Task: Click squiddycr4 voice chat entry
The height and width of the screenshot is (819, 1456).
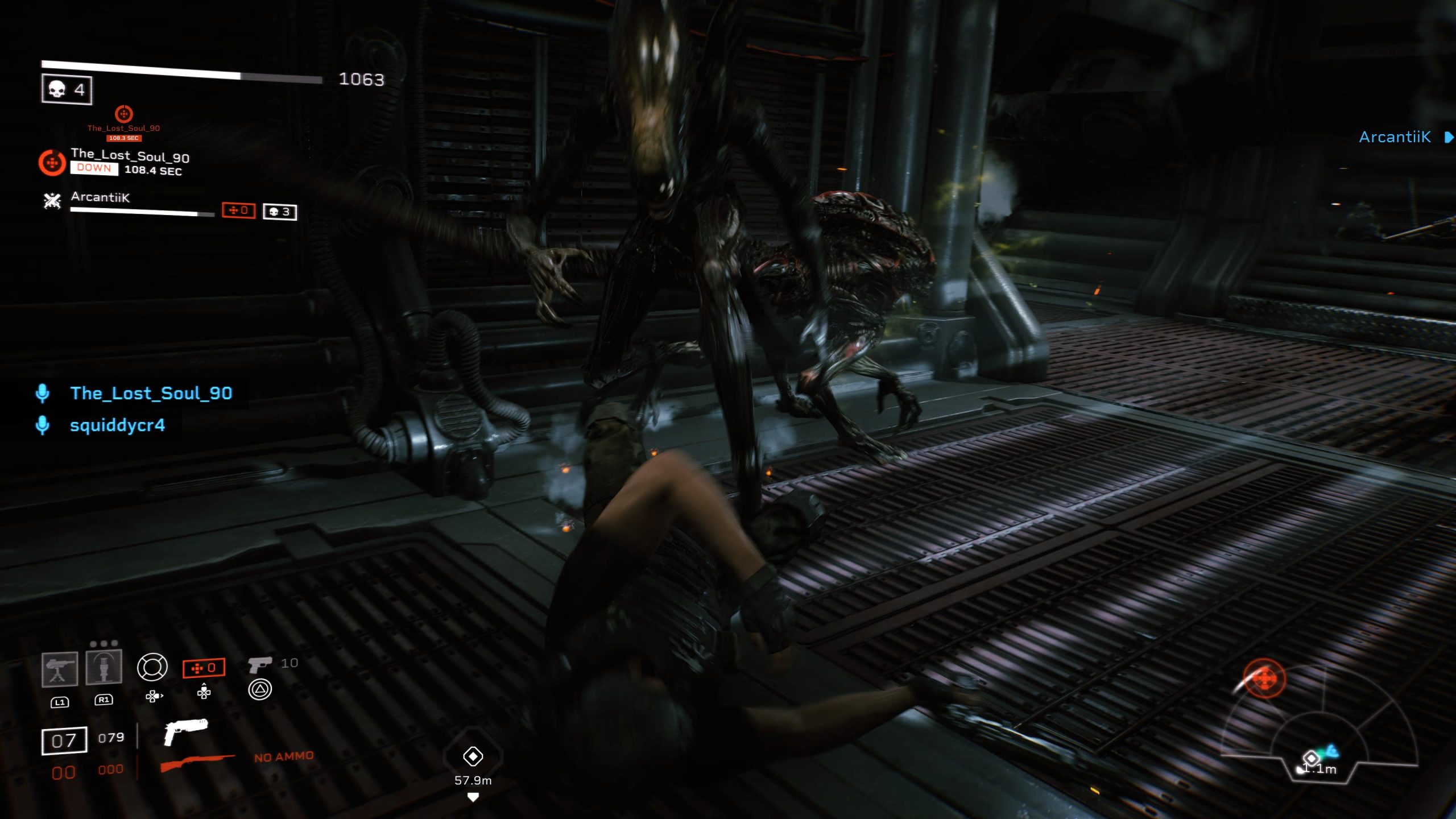Action: (x=117, y=425)
